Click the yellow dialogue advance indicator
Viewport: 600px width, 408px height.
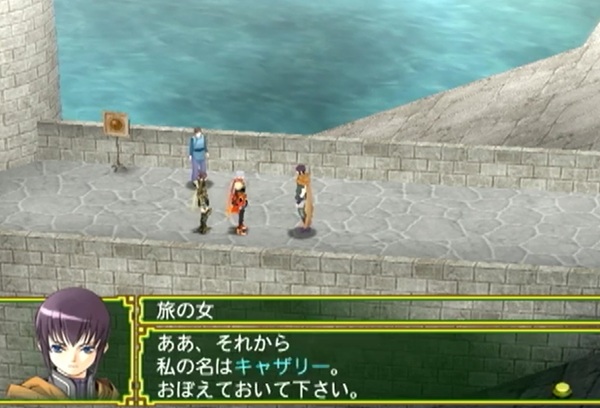[x=563, y=389]
